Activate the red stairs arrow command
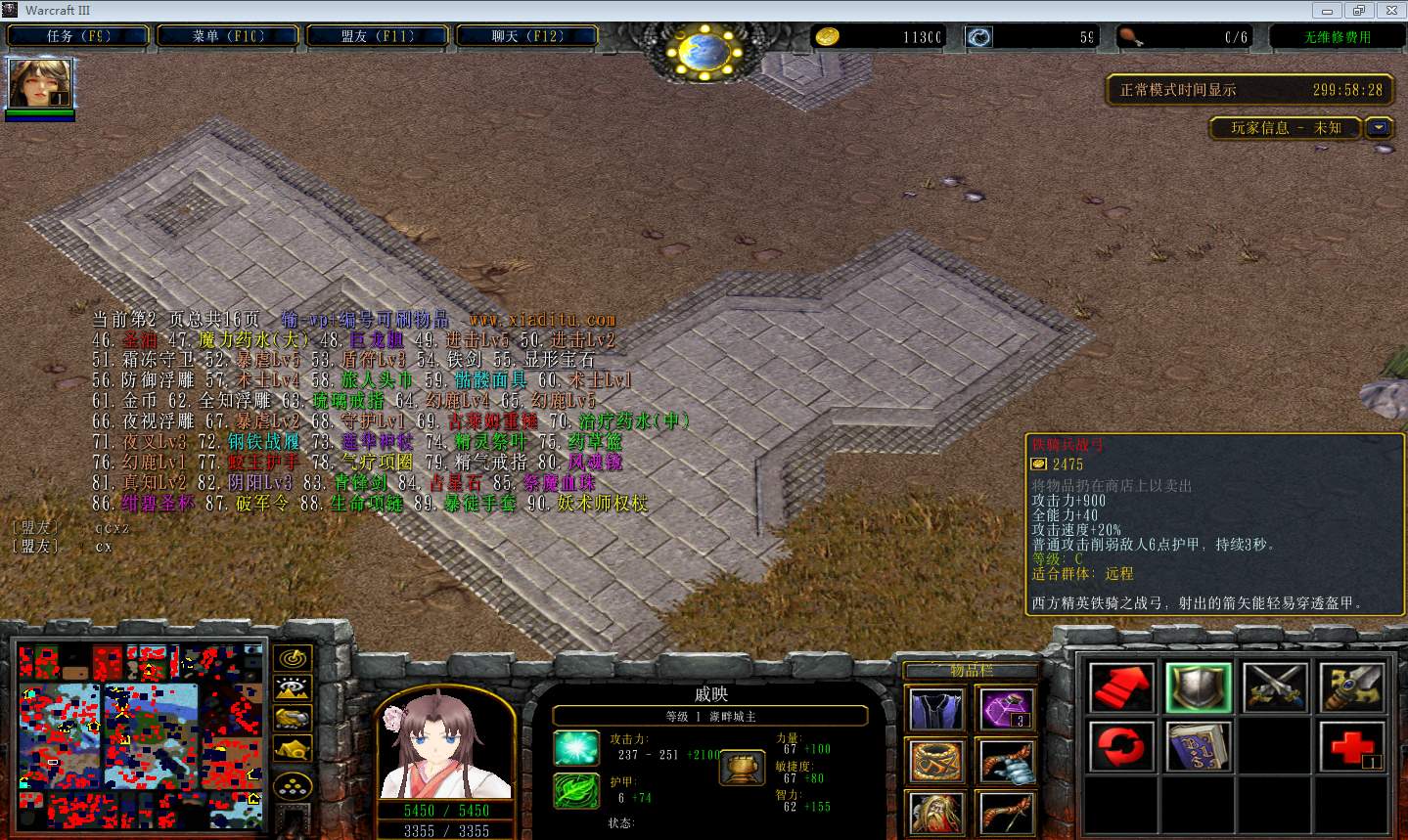The height and width of the screenshot is (840, 1408). 1121,687
